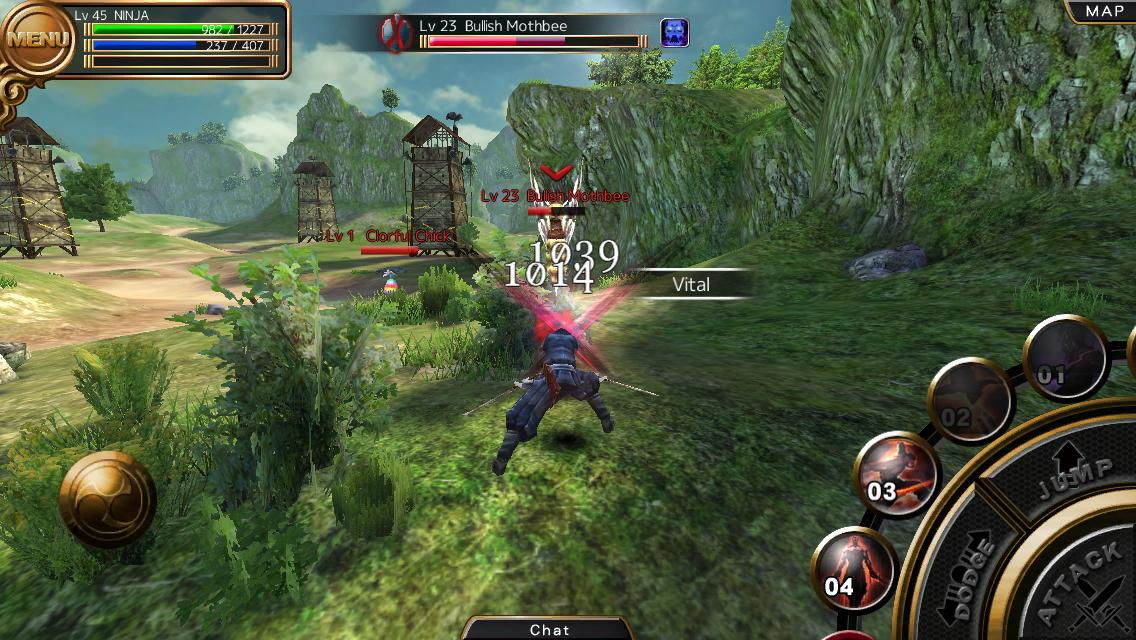1136x640 pixels.
Task: Activate skill slot 02
Action: (x=969, y=402)
